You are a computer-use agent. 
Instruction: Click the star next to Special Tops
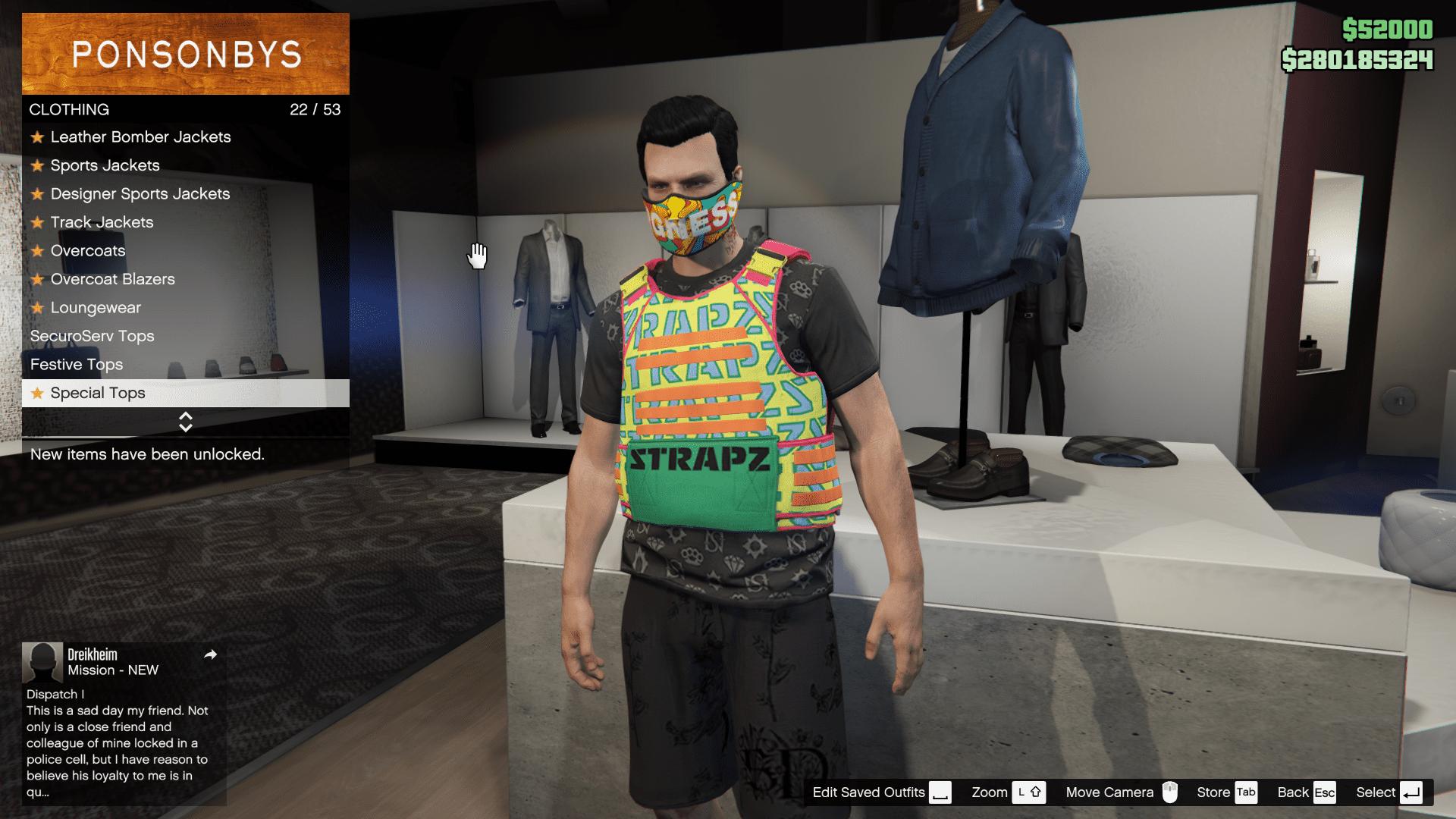pyautogui.click(x=36, y=393)
